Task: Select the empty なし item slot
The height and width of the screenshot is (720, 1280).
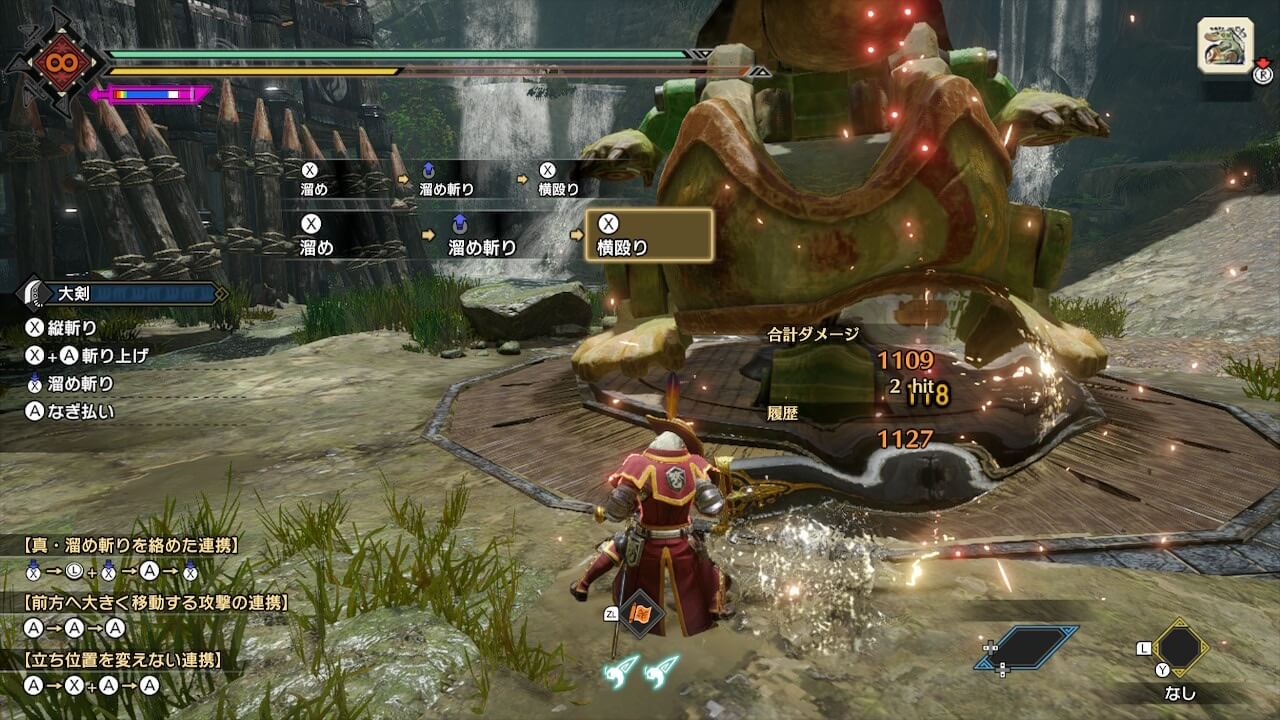Action: [x=1179, y=649]
